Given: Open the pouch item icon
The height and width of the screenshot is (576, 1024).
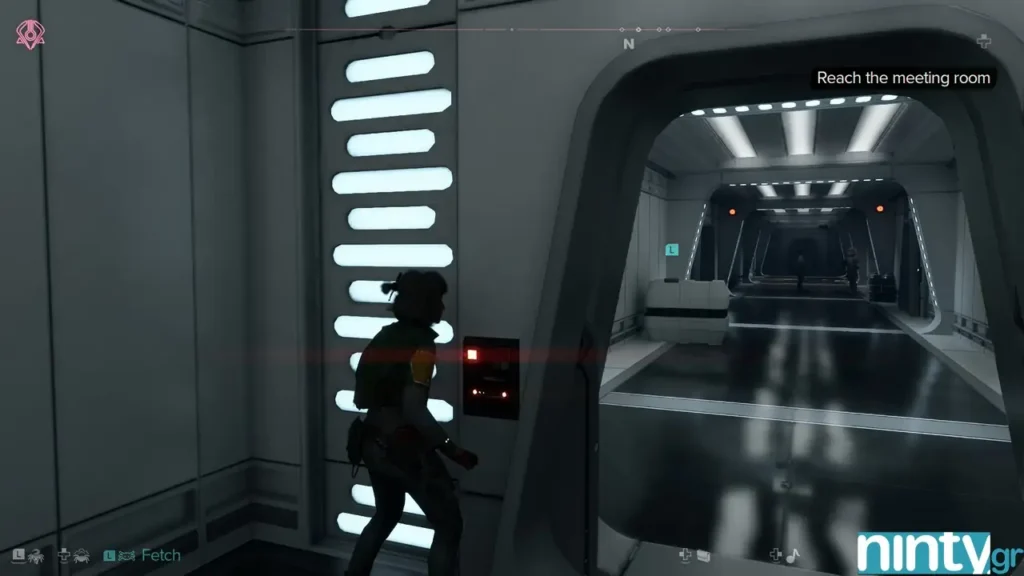Looking at the screenshot, I should click(x=703, y=555).
